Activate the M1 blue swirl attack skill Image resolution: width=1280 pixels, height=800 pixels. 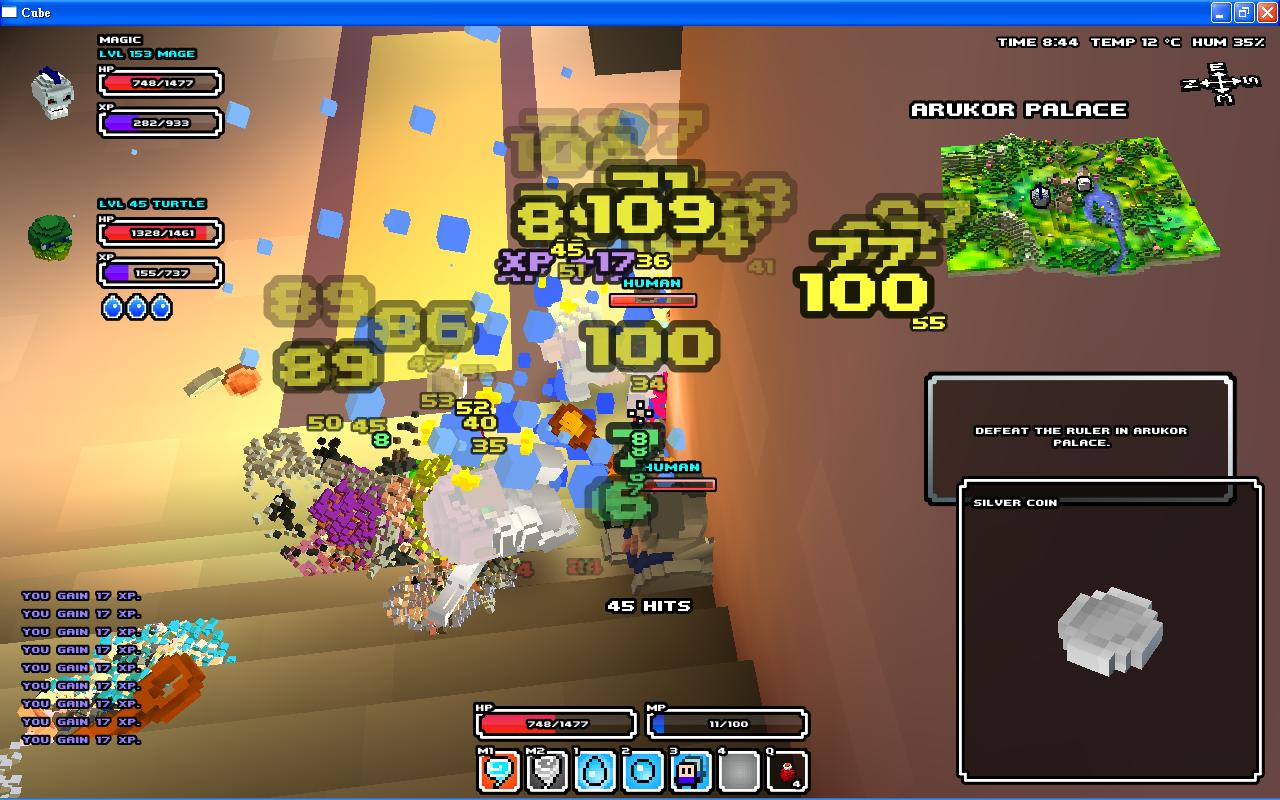[x=498, y=772]
